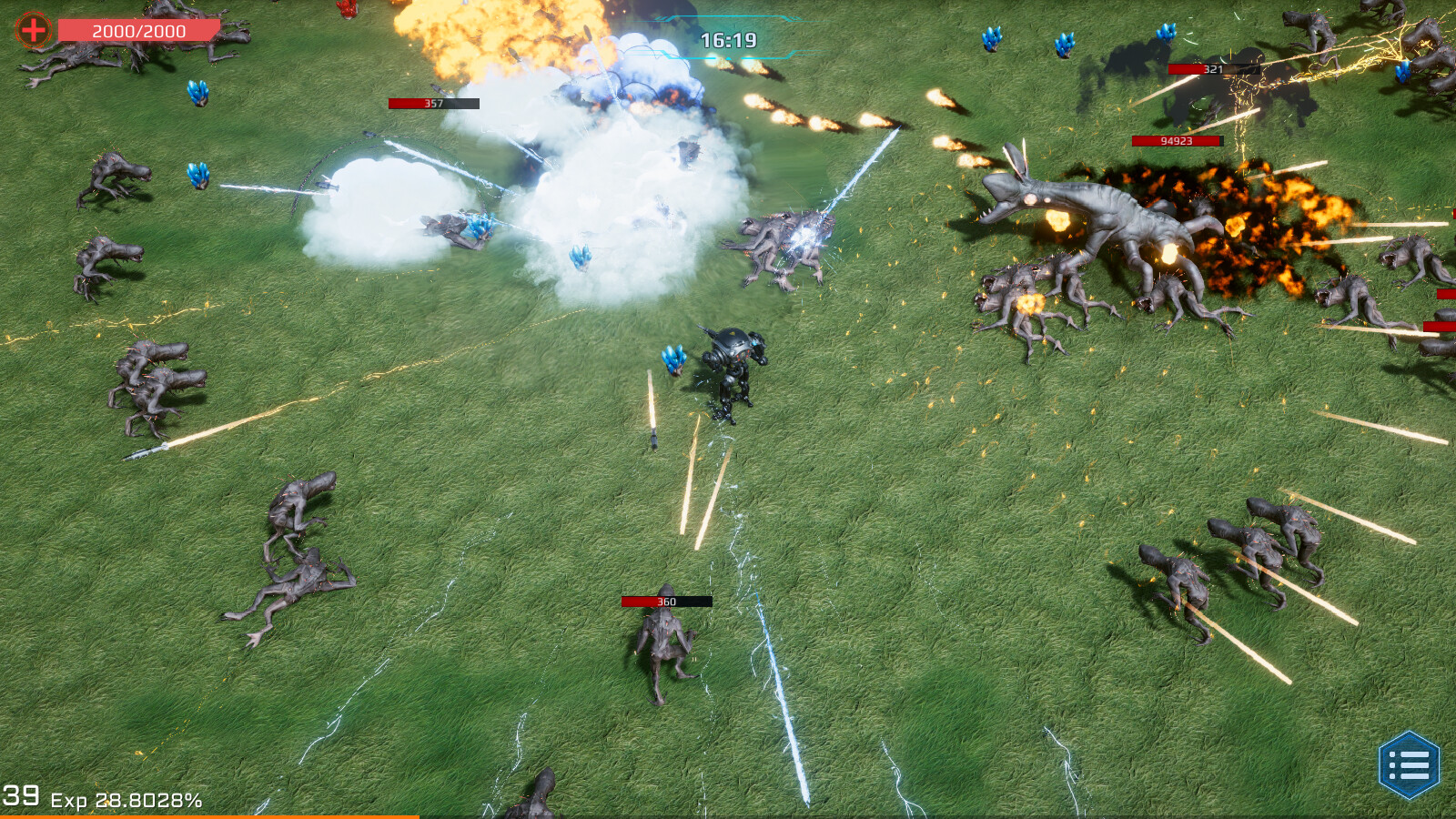Open the hexagonal list menu button
1456x819 pixels.
1409,765
